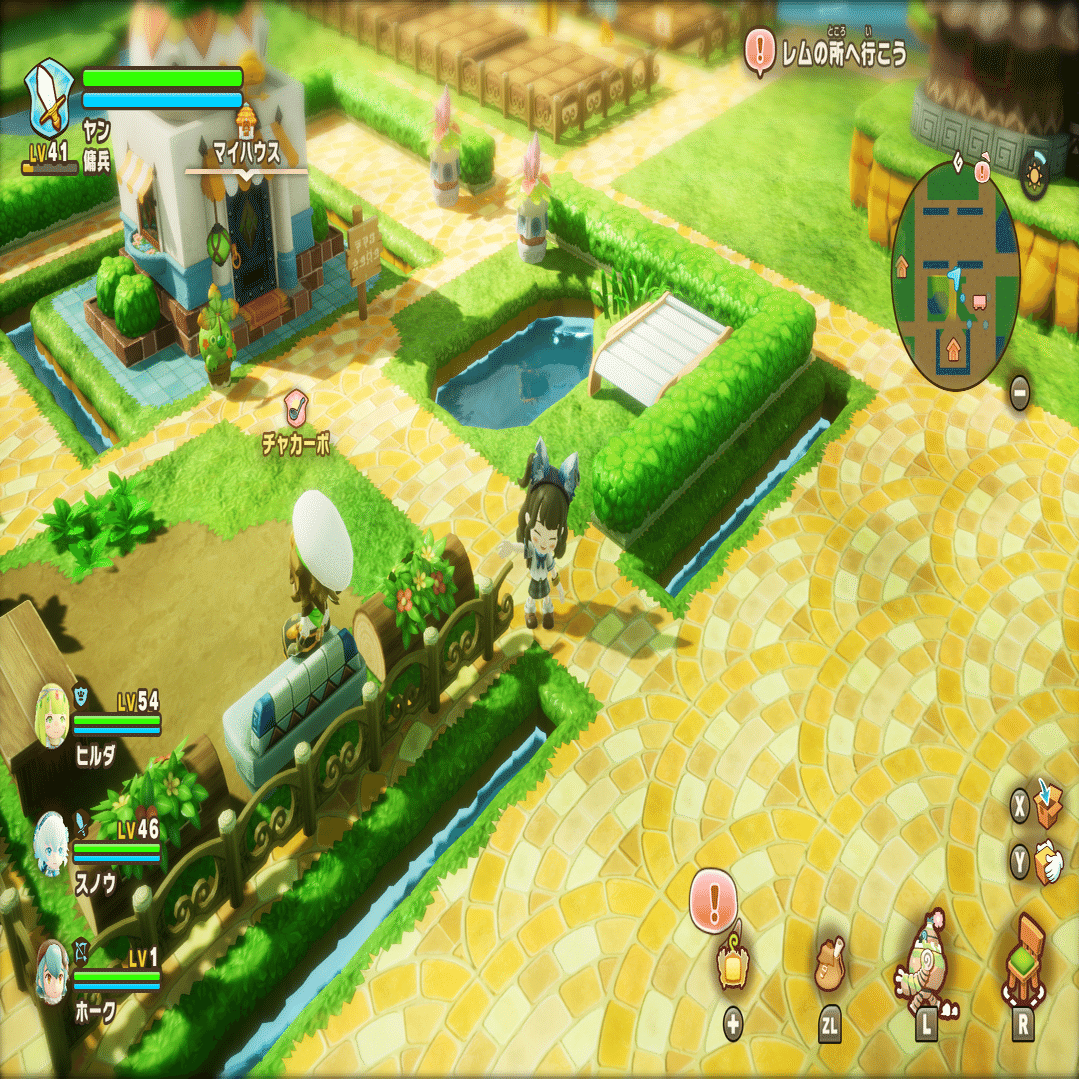Open the sword-and-shield mercenary Life icon
The width and height of the screenshot is (1079, 1079).
[x=49, y=97]
